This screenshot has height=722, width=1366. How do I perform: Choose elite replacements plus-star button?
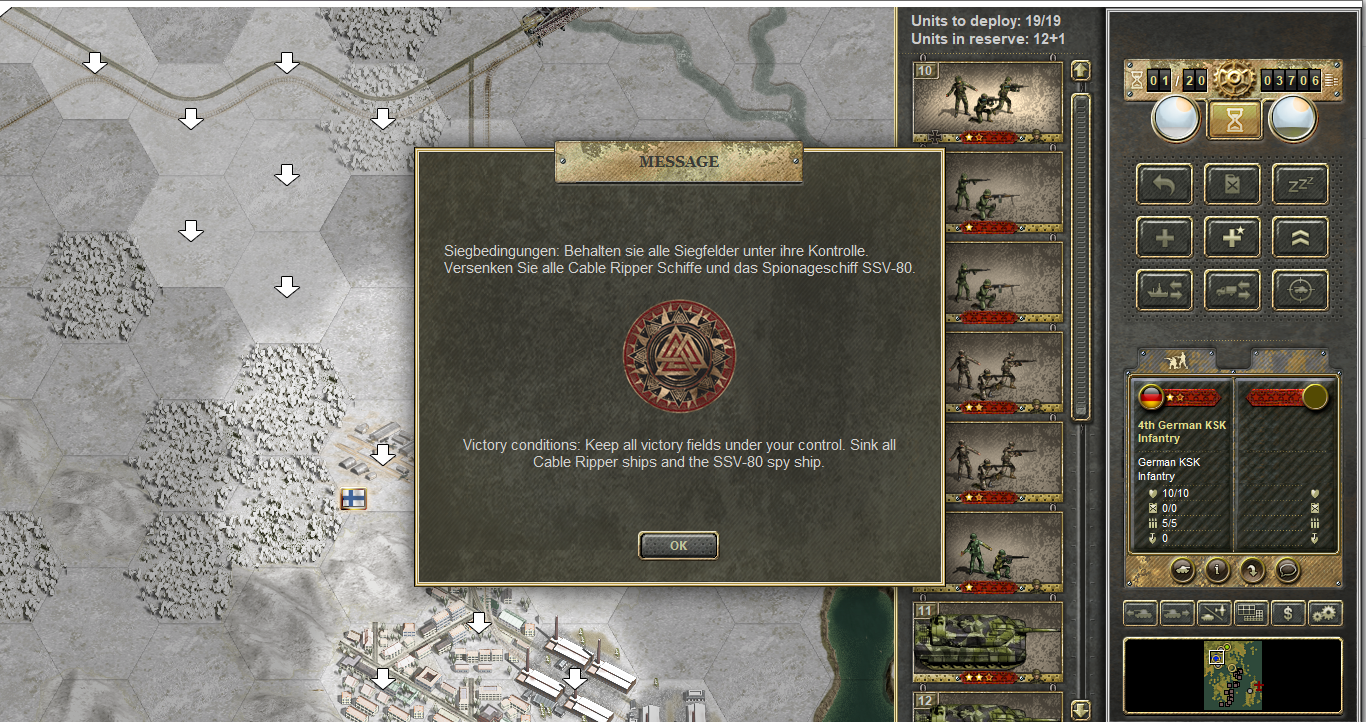1232,238
